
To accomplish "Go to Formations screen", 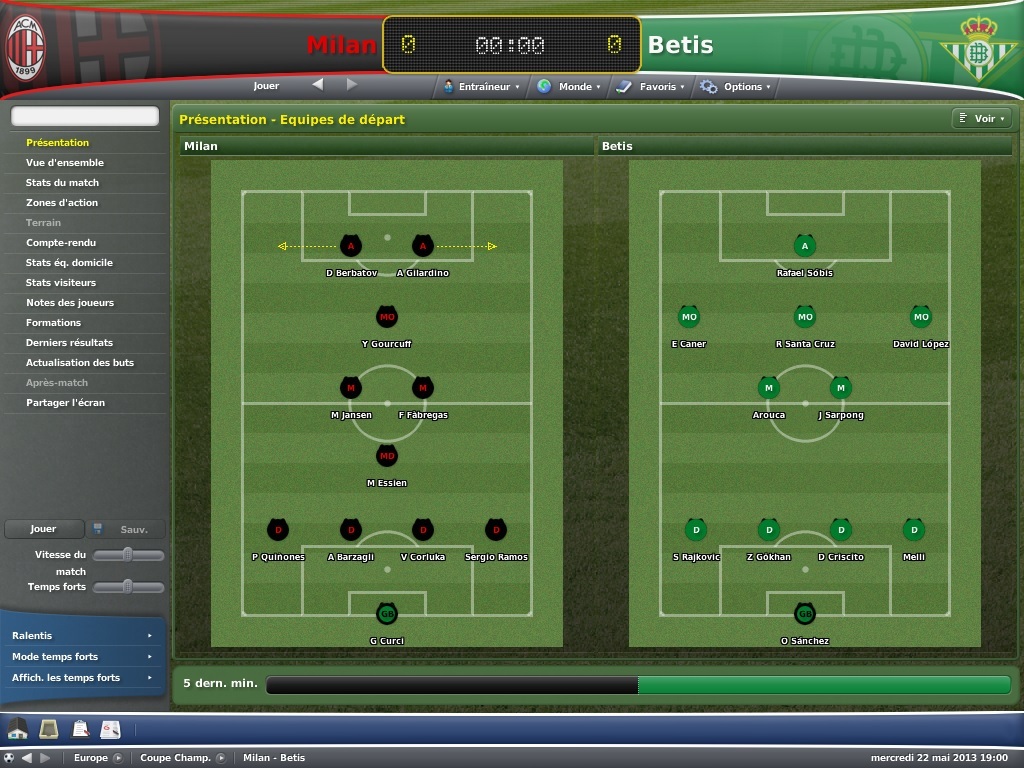I will coord(54,323).
